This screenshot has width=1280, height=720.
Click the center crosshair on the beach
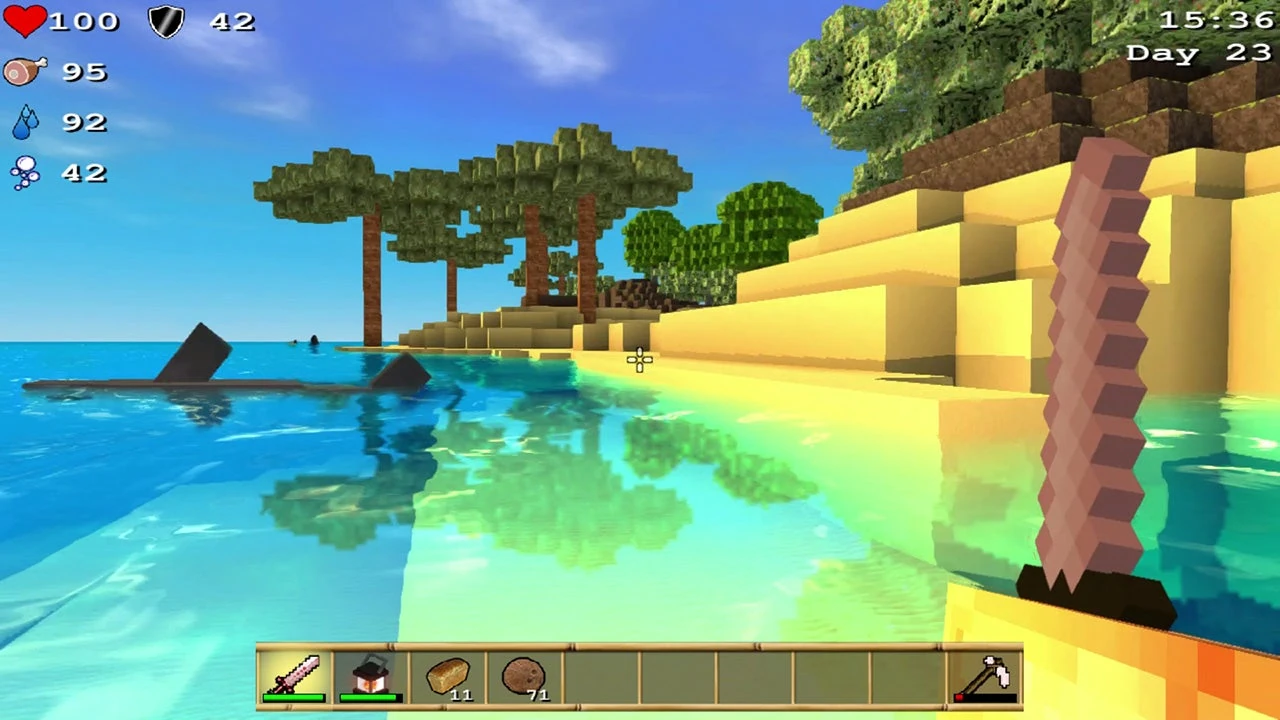click(x=639, y=361)
